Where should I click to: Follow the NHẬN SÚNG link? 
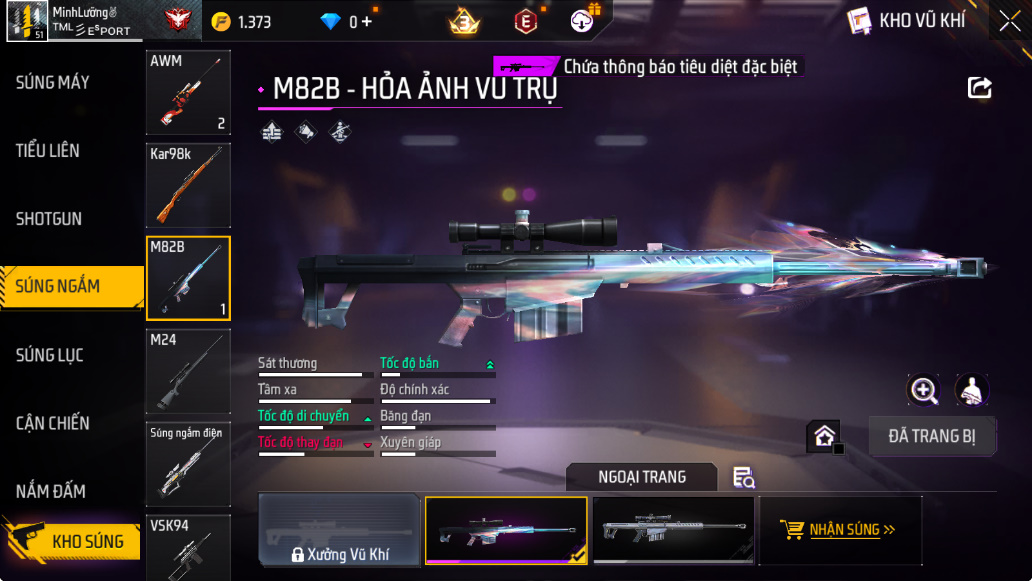pos(840,530)
